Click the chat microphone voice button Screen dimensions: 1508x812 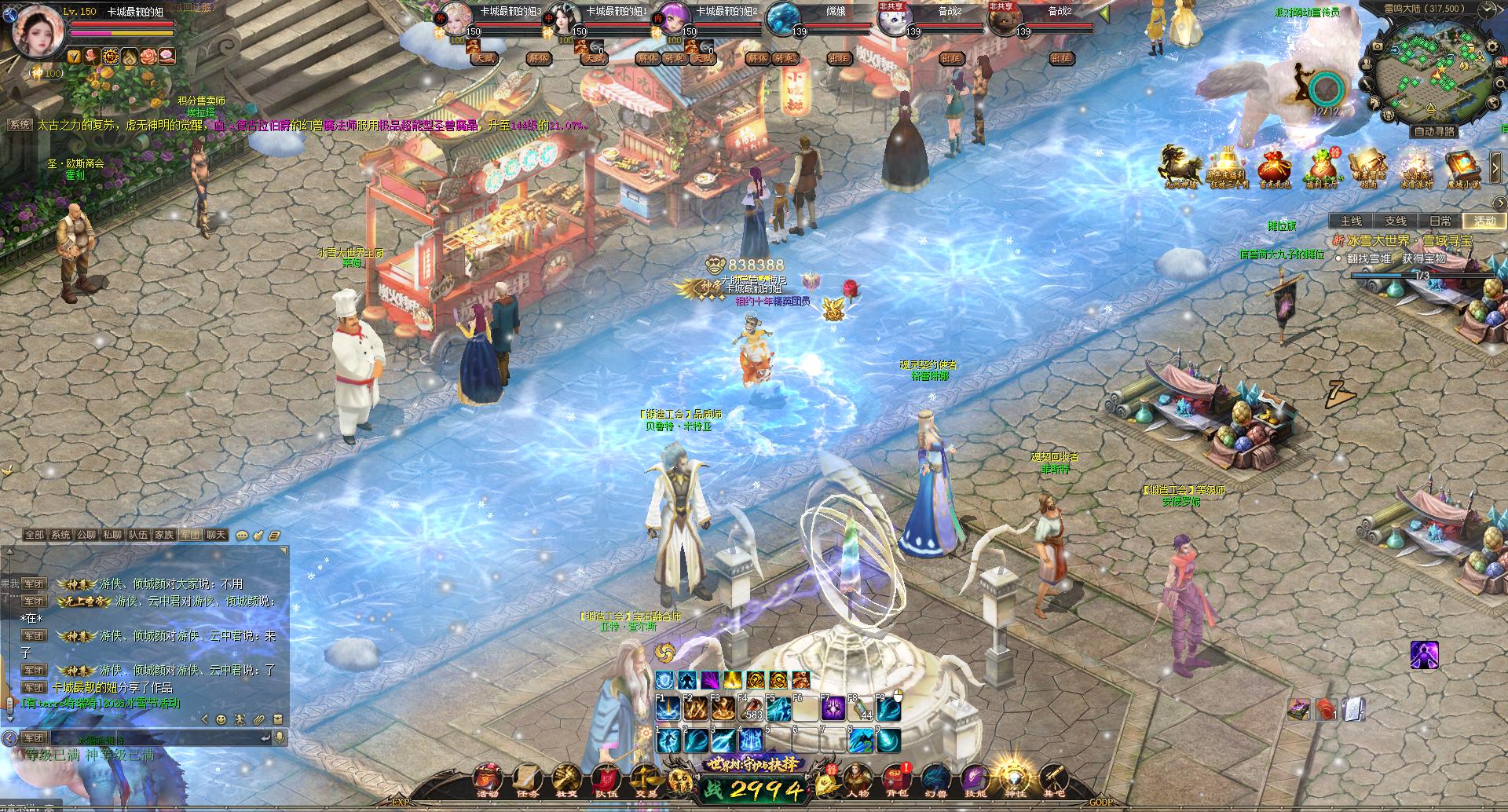pyautogui.click(x=279, y=738)
